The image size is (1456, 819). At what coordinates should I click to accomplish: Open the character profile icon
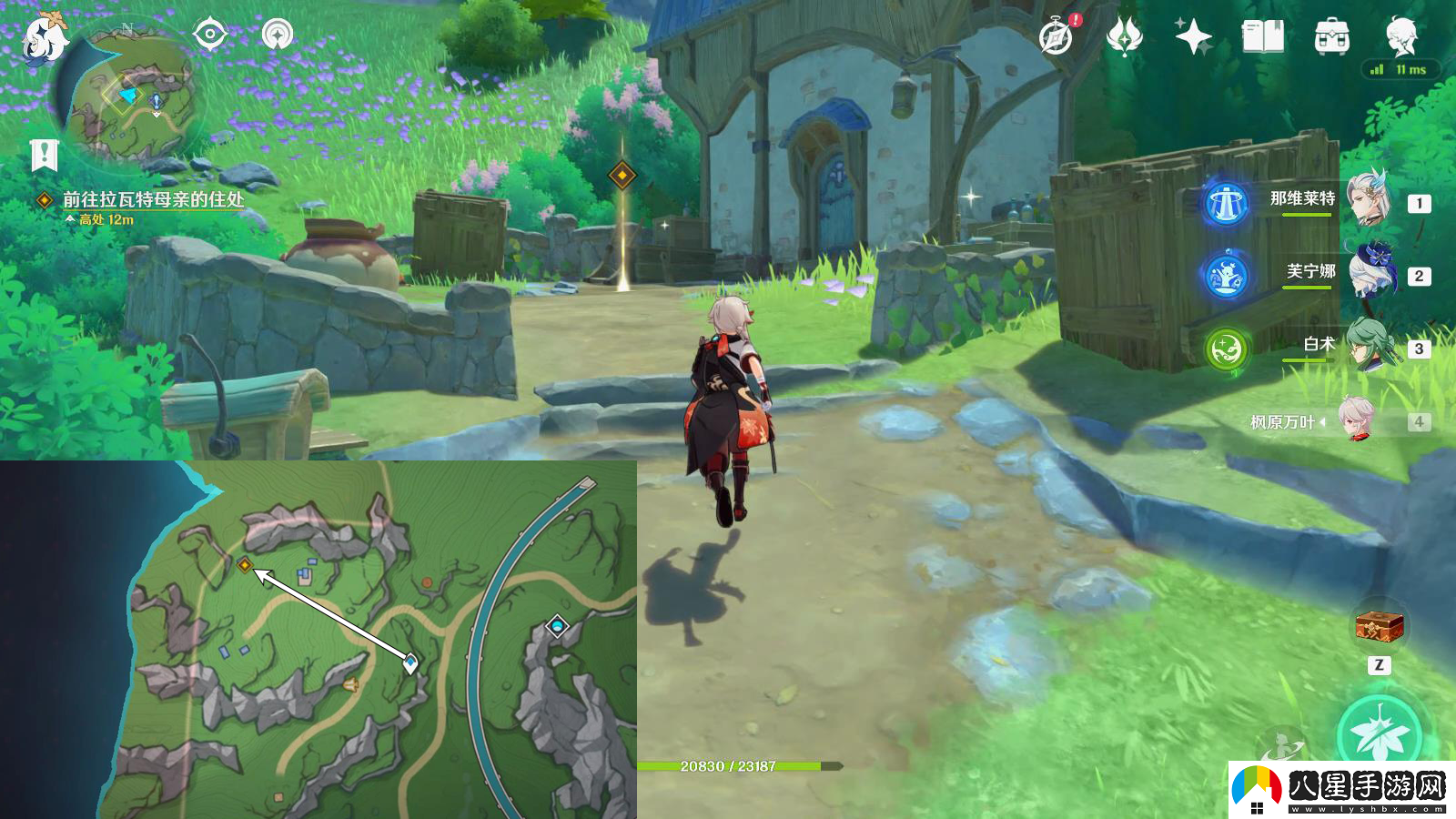(x=1400, y=35)
